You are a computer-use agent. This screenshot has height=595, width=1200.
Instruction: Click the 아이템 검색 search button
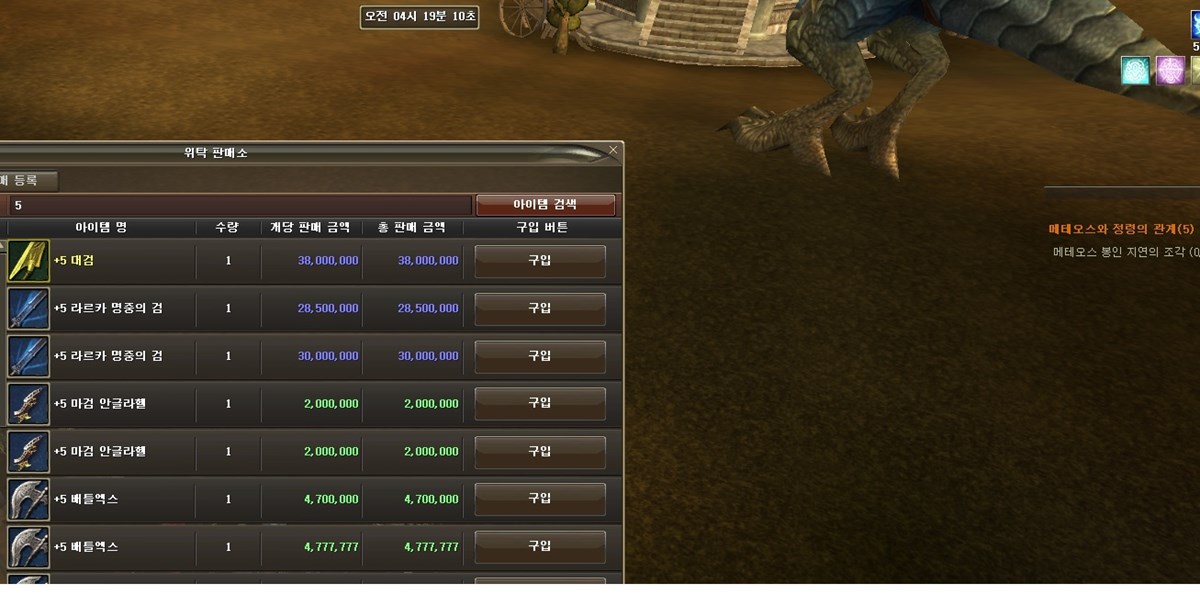(545, 204)
